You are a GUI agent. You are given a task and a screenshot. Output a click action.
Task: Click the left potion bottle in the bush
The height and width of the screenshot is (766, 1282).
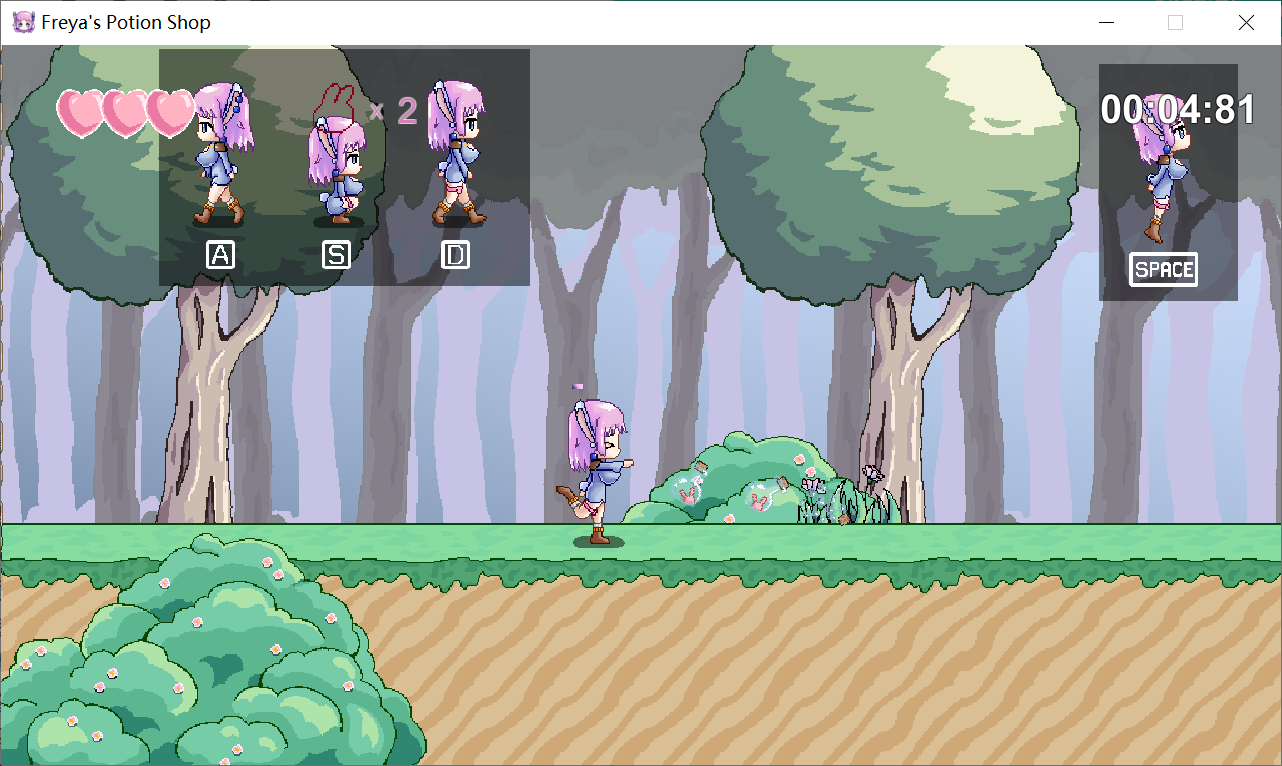(689, 489)
